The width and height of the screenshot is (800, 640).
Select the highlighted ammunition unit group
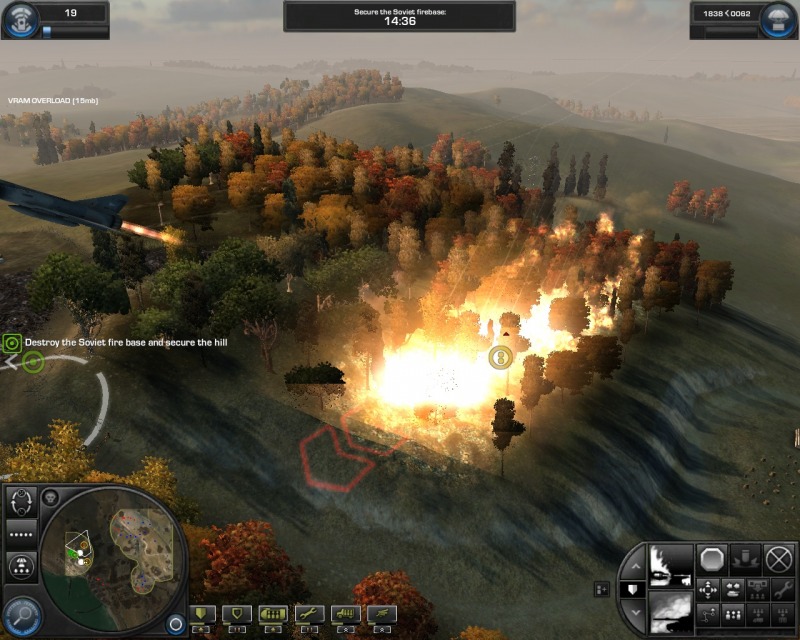[x=272, y=614]
